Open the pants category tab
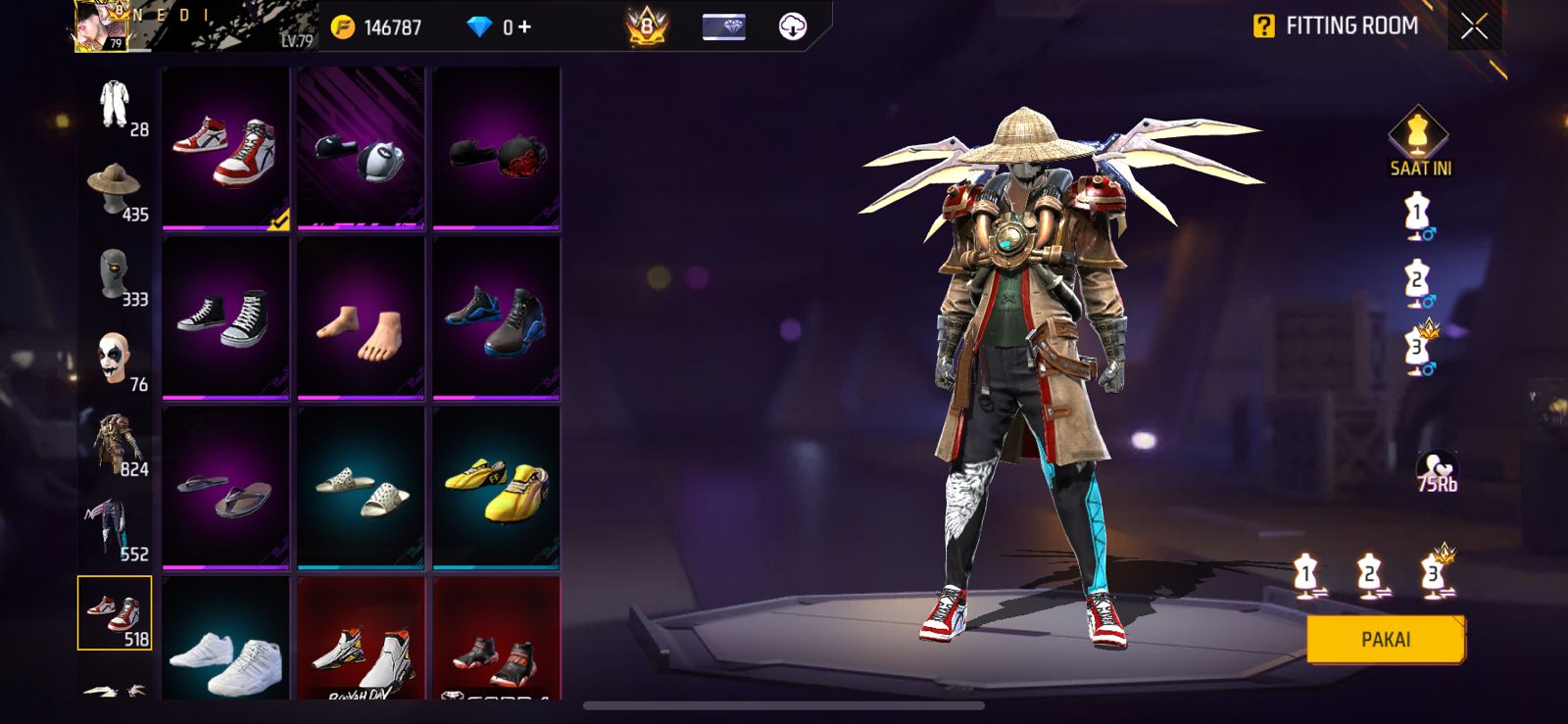Viewport: 1568px width, 724px height. point(116,529)
